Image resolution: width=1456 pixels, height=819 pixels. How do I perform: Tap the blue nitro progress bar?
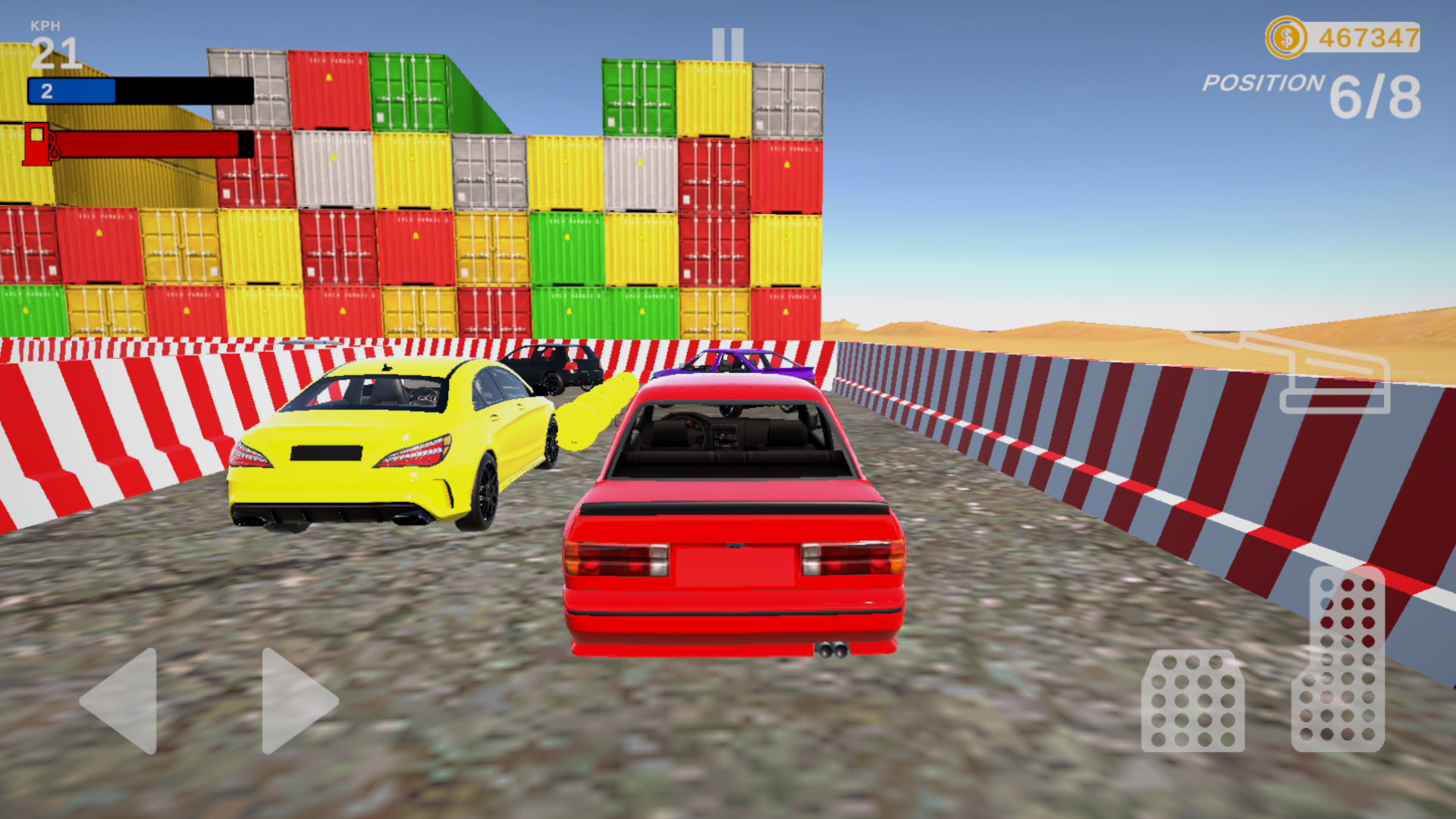coord(72,89)
